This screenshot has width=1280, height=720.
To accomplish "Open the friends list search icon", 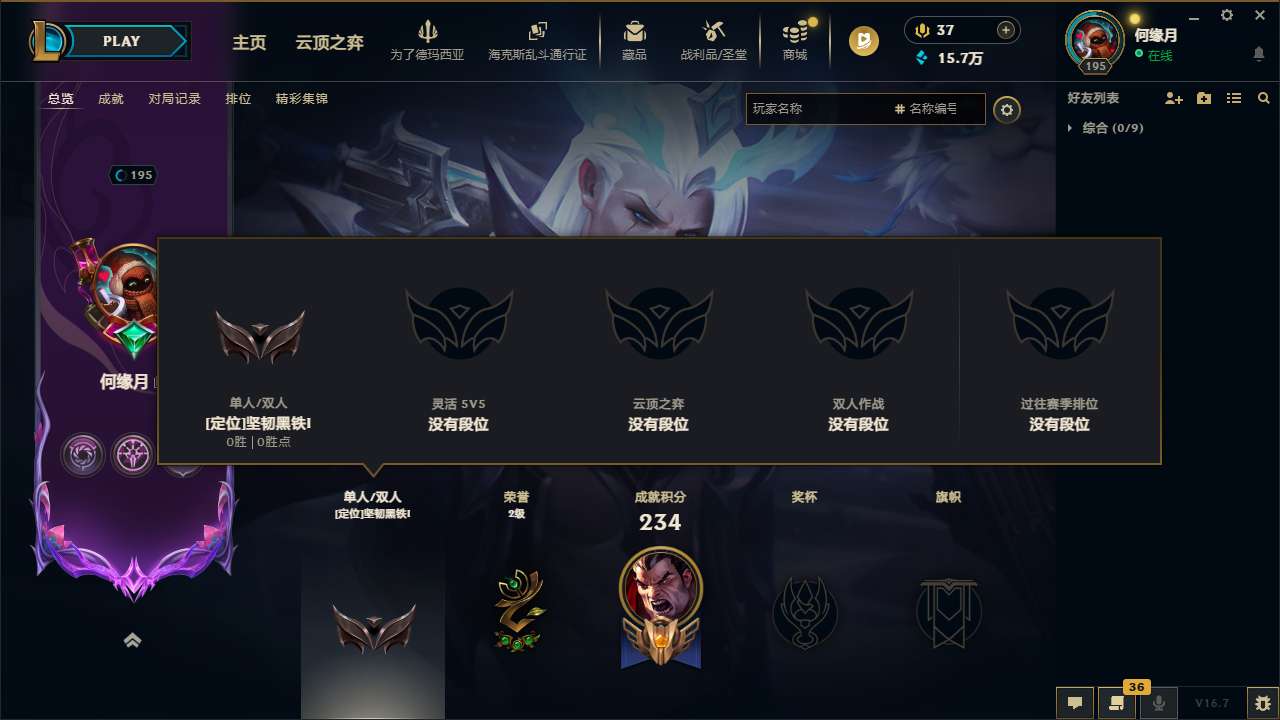I will [x=1264, y=98].
